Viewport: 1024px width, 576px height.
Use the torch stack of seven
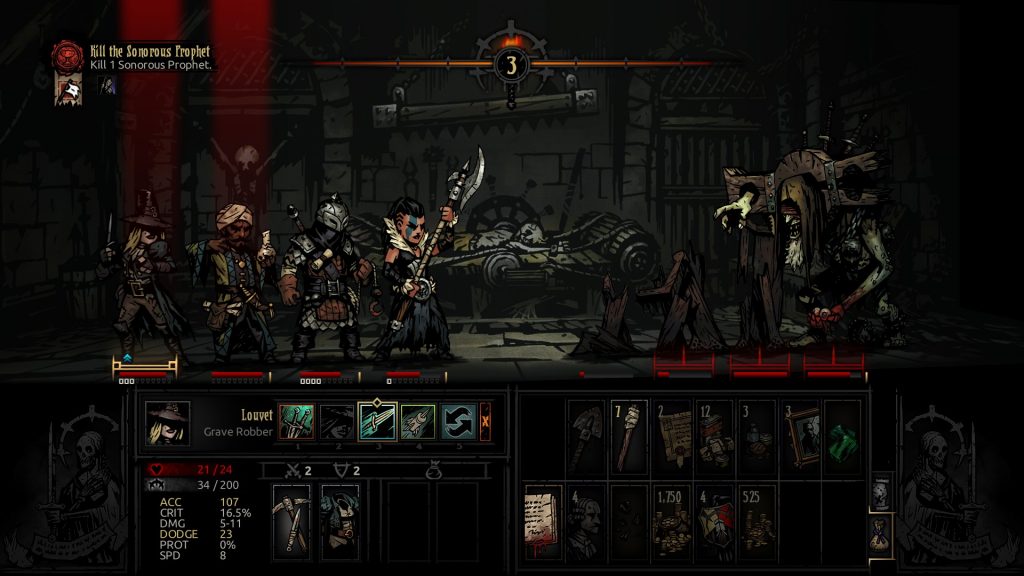pos(629,436)
